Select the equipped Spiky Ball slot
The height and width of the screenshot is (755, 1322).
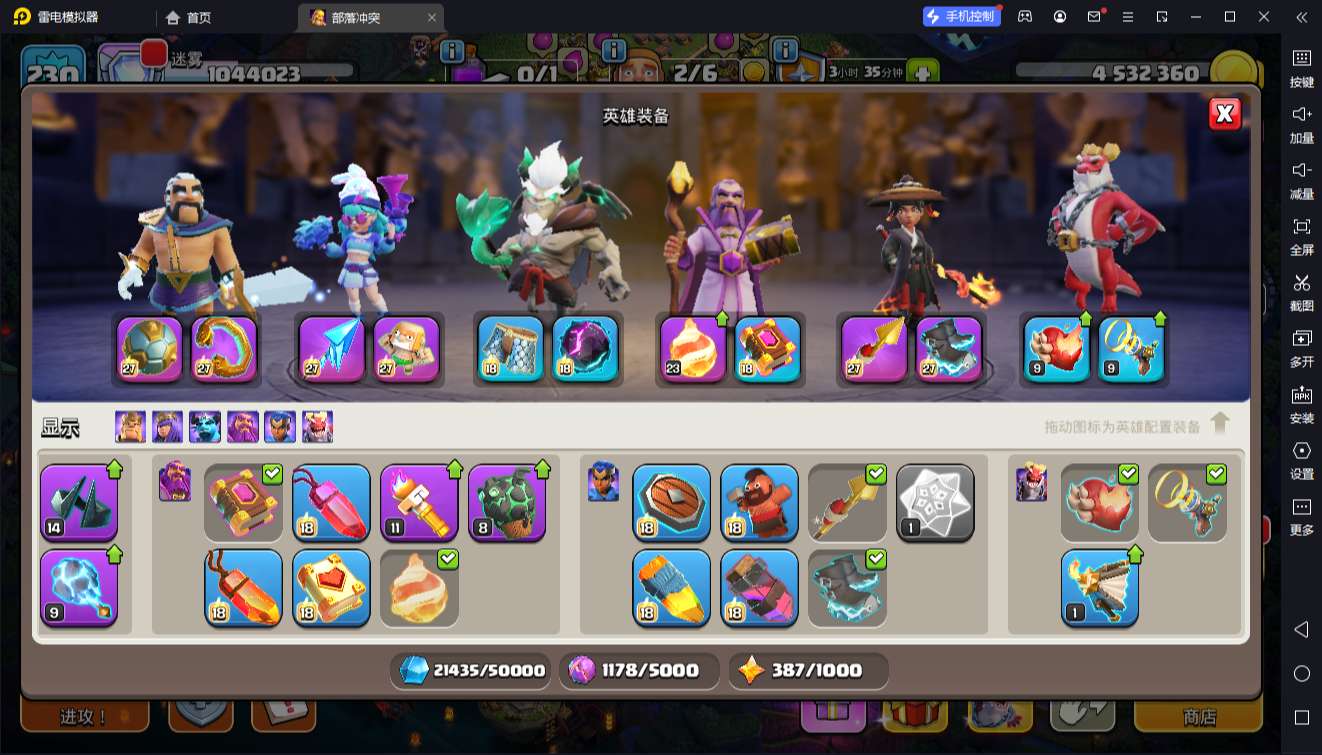[x=150, y=348]
